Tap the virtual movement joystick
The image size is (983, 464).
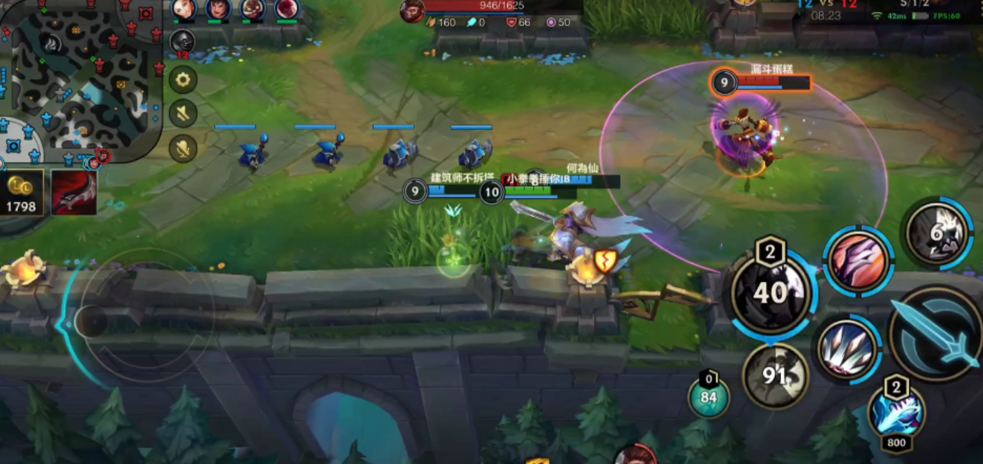coord(92,321)
